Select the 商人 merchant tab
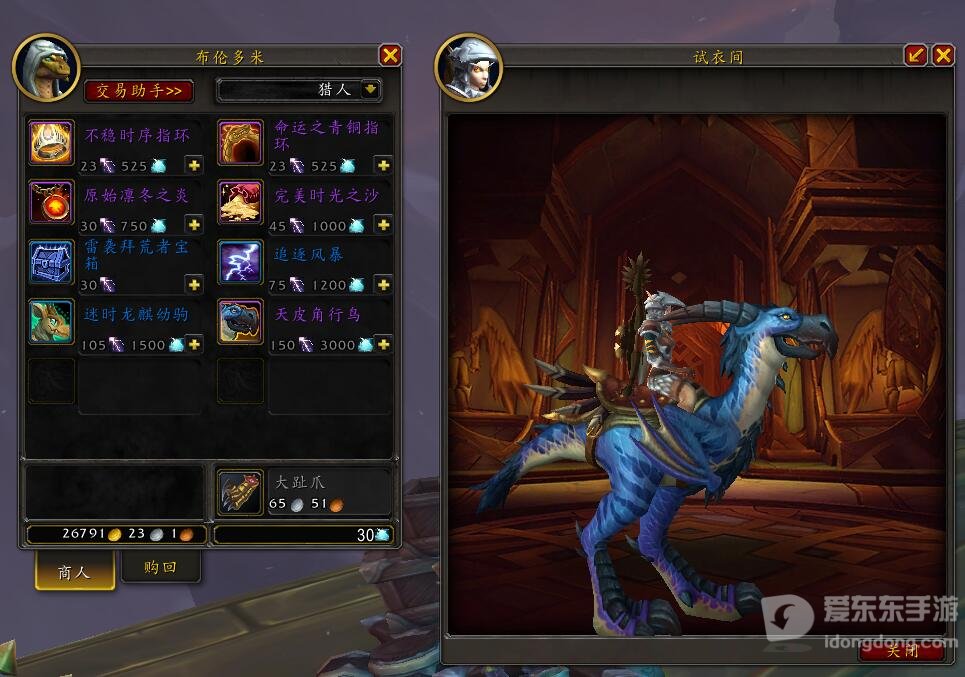 pyautogui.click(x=74, y=572)
